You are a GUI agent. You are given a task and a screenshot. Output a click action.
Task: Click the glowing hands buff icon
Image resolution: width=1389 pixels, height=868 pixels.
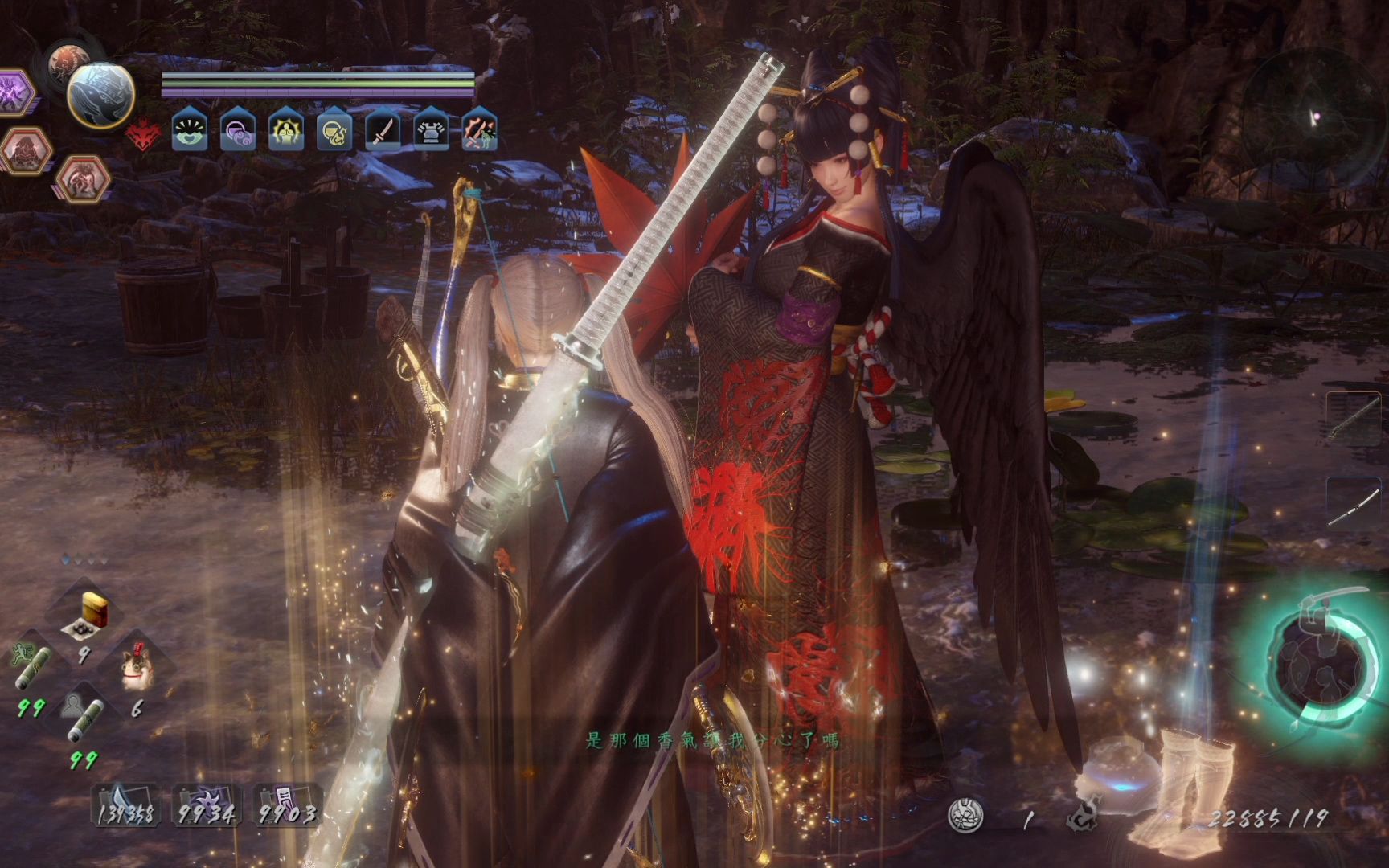(x=190, y=131)
